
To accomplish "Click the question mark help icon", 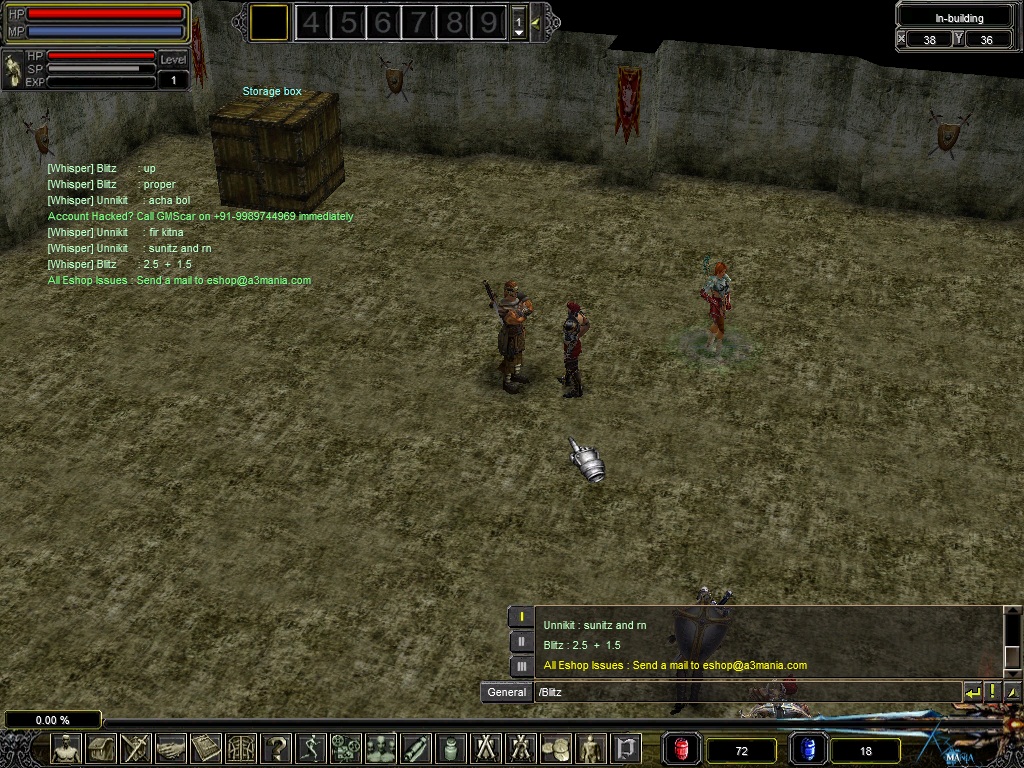I will tap(276, 748).
